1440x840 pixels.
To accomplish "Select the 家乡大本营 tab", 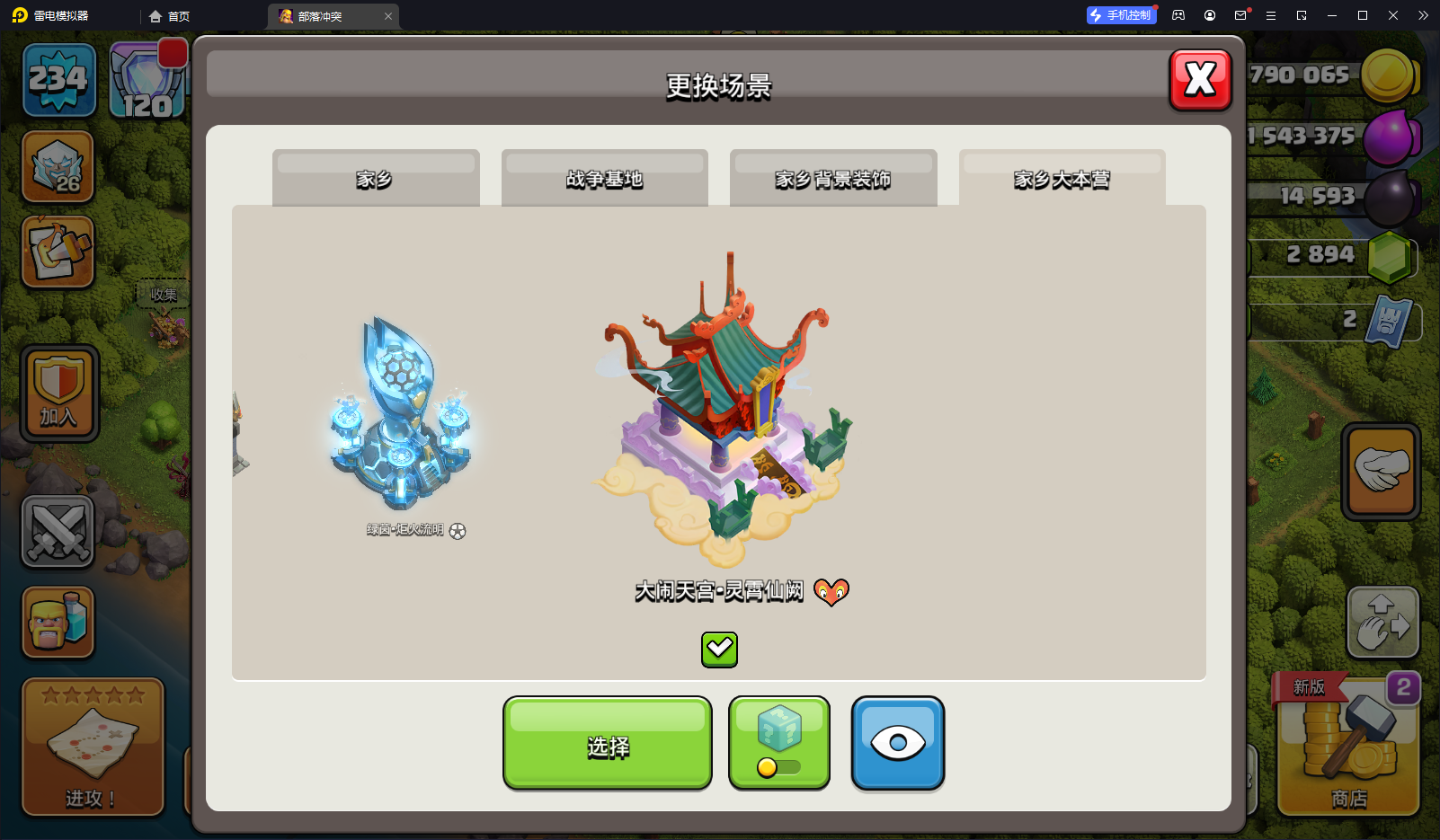I will 1062,178.
